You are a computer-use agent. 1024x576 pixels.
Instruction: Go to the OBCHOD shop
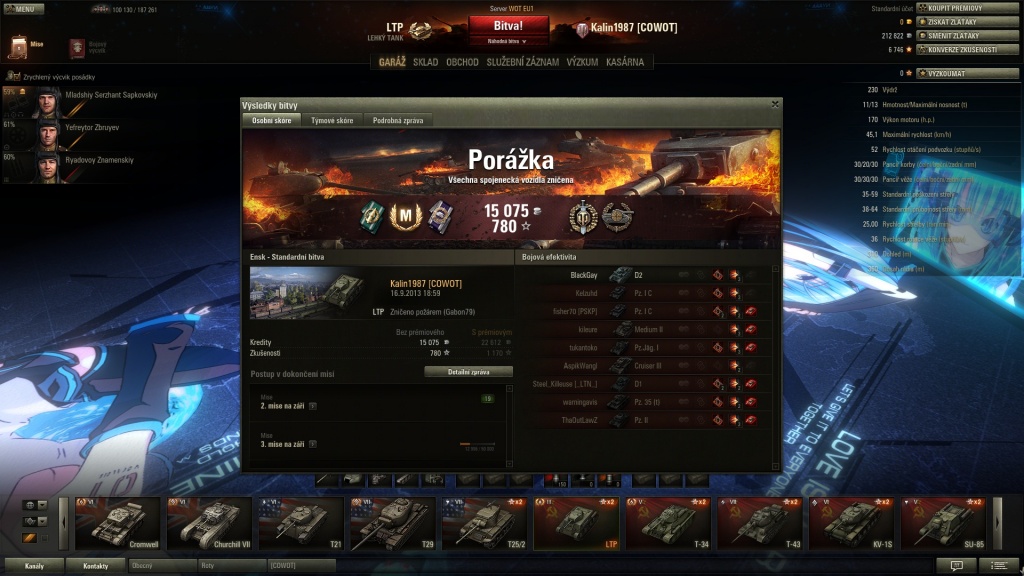click(462, 62)
